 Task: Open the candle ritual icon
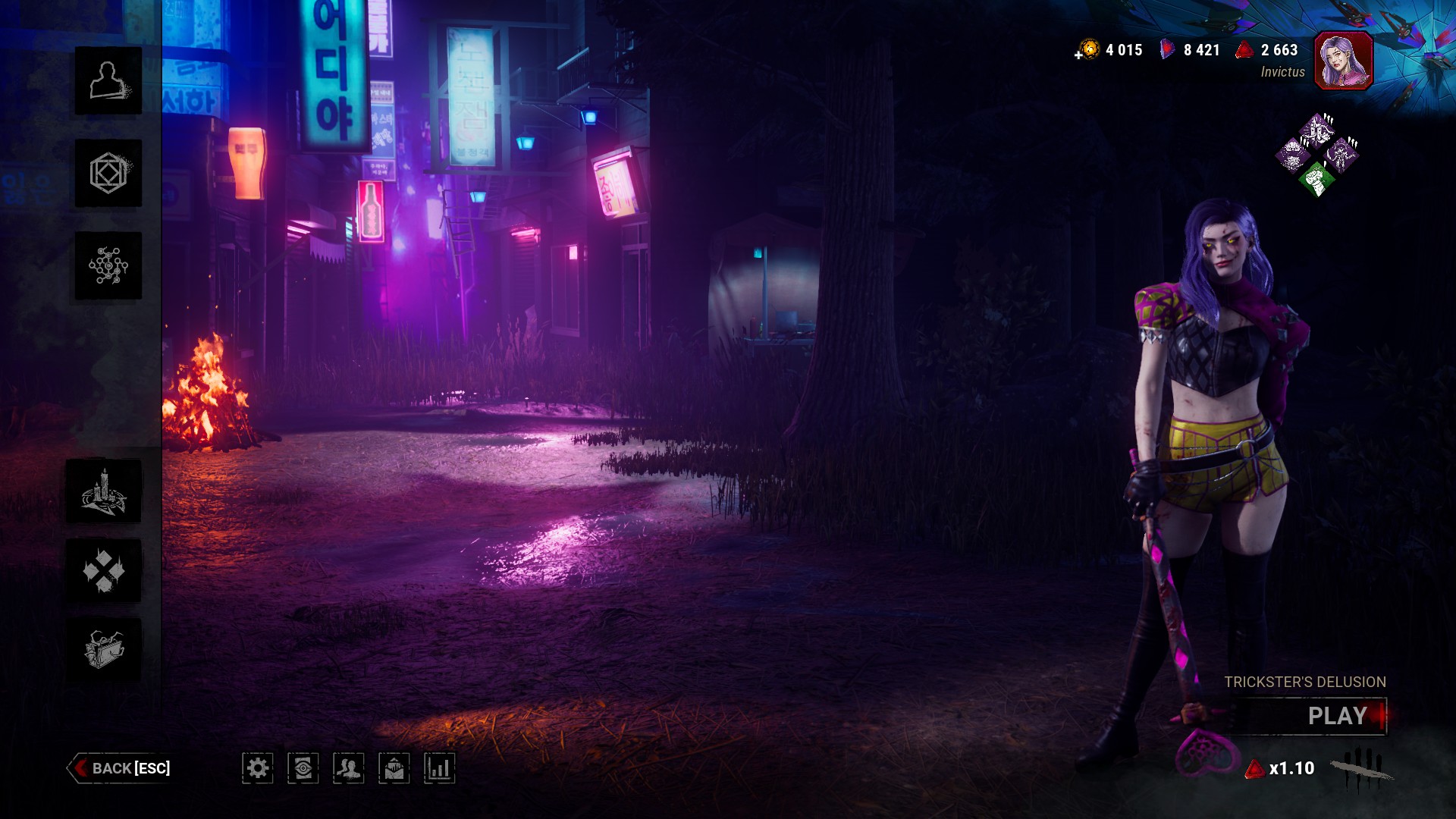tap(104, 491)
